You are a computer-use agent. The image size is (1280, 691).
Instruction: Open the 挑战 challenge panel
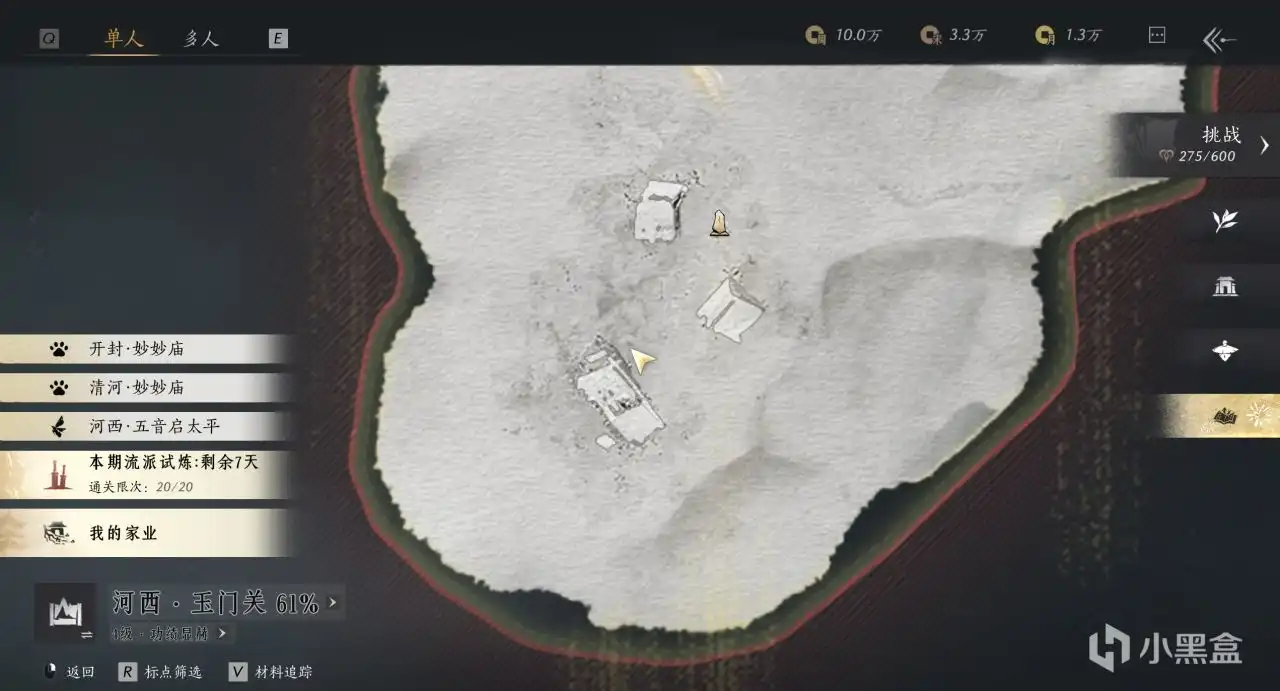(1210, 145)
